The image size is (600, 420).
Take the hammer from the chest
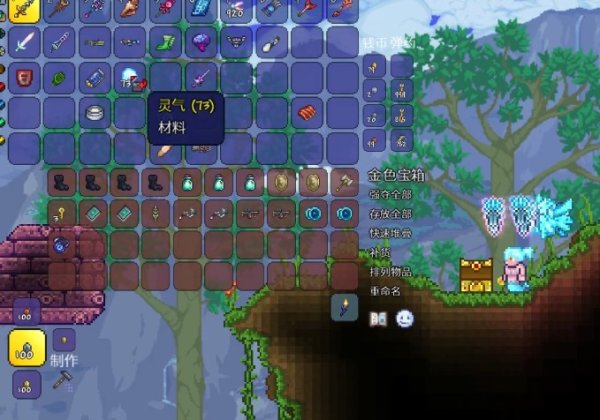coord(345,182)
